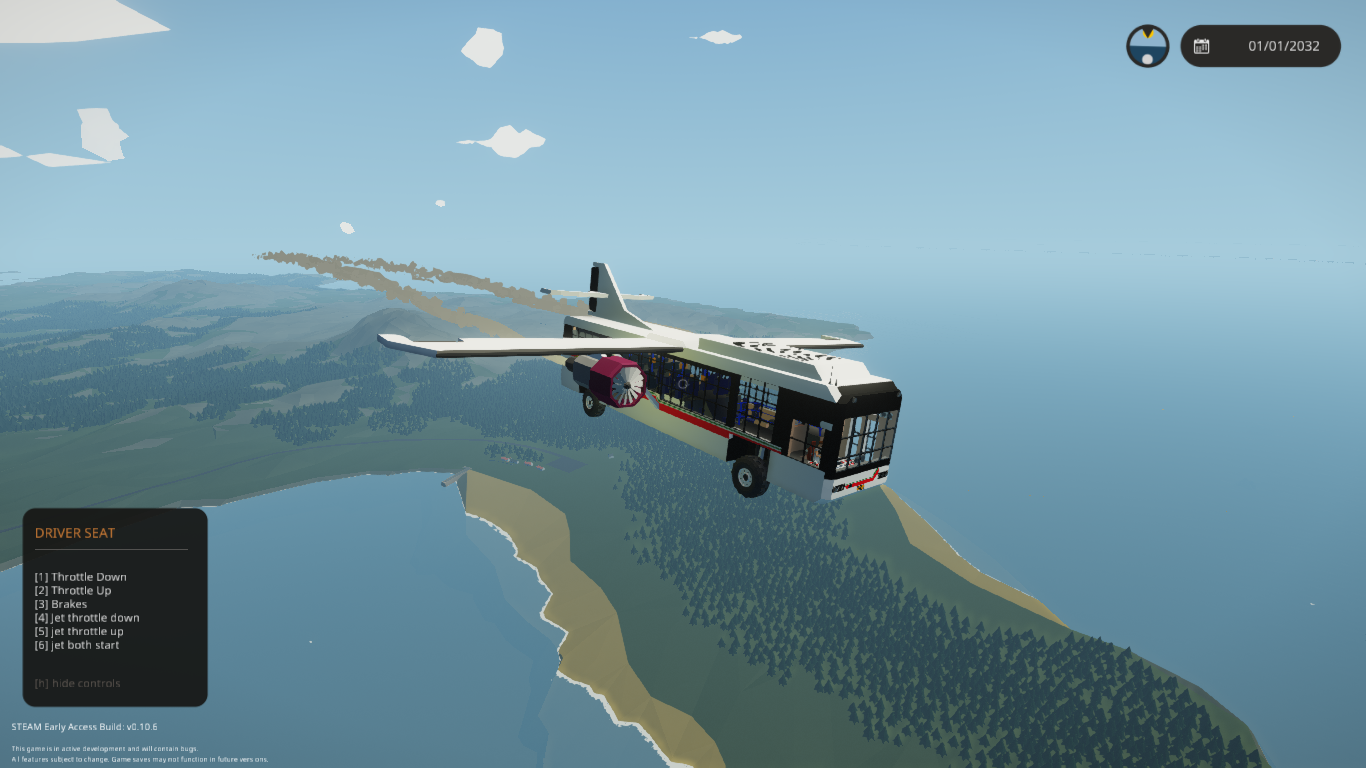Screen dimensions: 1366x768
Task: Toggle the Brakes control entry
Action: [x=63, y=603]
